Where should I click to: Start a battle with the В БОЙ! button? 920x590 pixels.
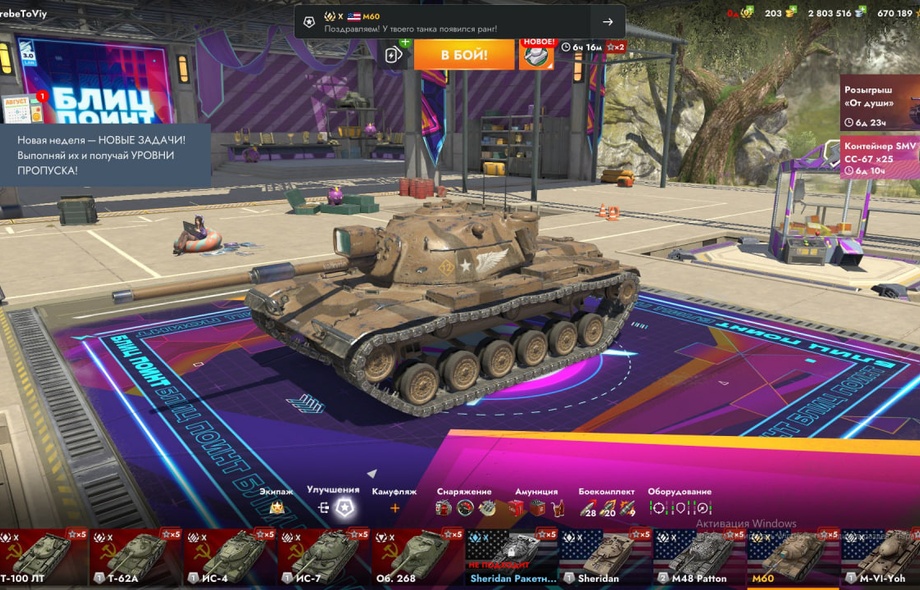464,54
